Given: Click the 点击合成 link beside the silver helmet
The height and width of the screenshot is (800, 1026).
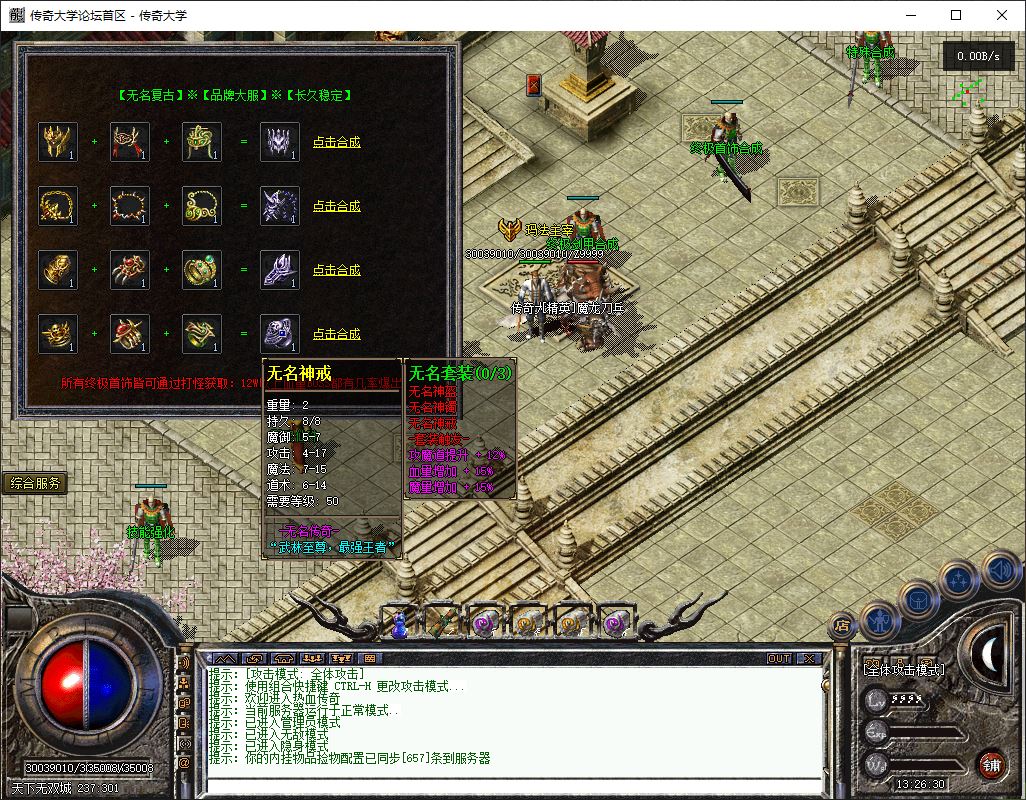Looking at the screenshot, I should [x=336, y=142].
